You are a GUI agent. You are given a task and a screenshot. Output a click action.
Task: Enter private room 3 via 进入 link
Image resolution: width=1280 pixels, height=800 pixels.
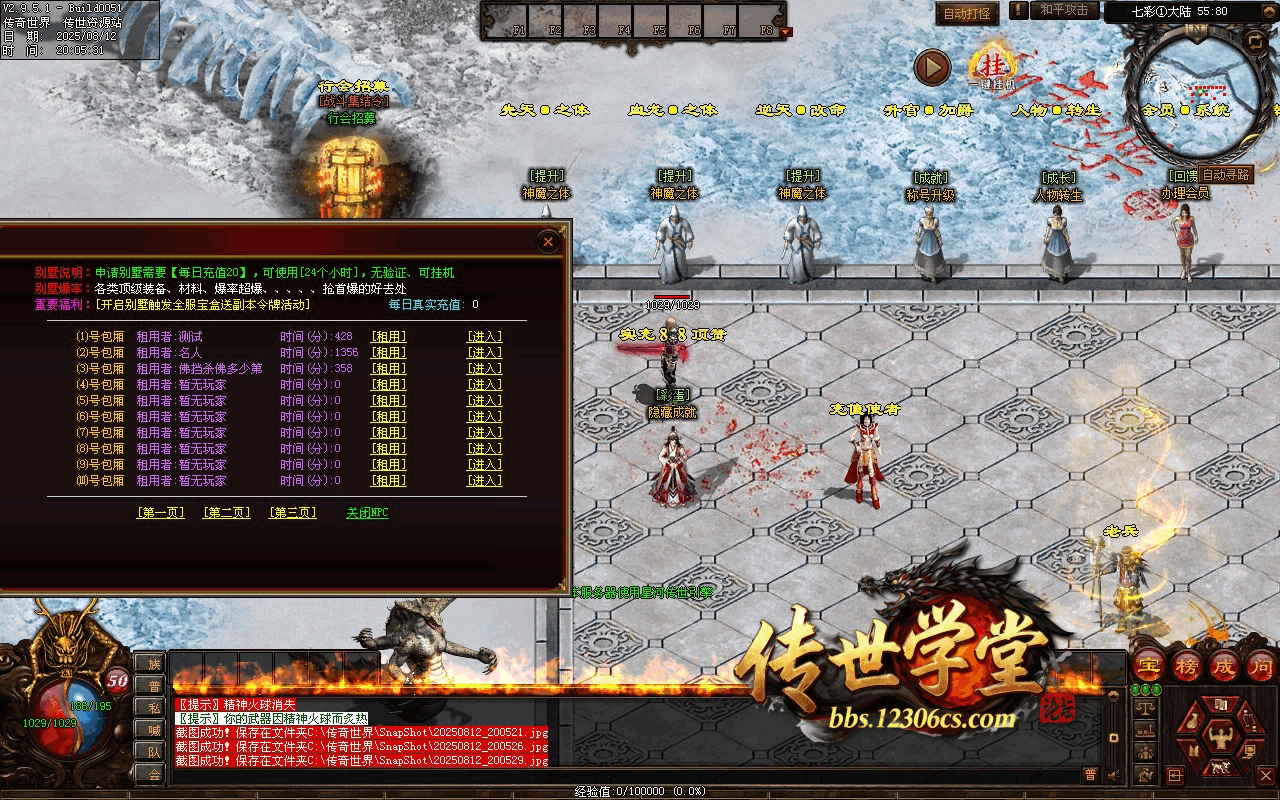(485, 369)
